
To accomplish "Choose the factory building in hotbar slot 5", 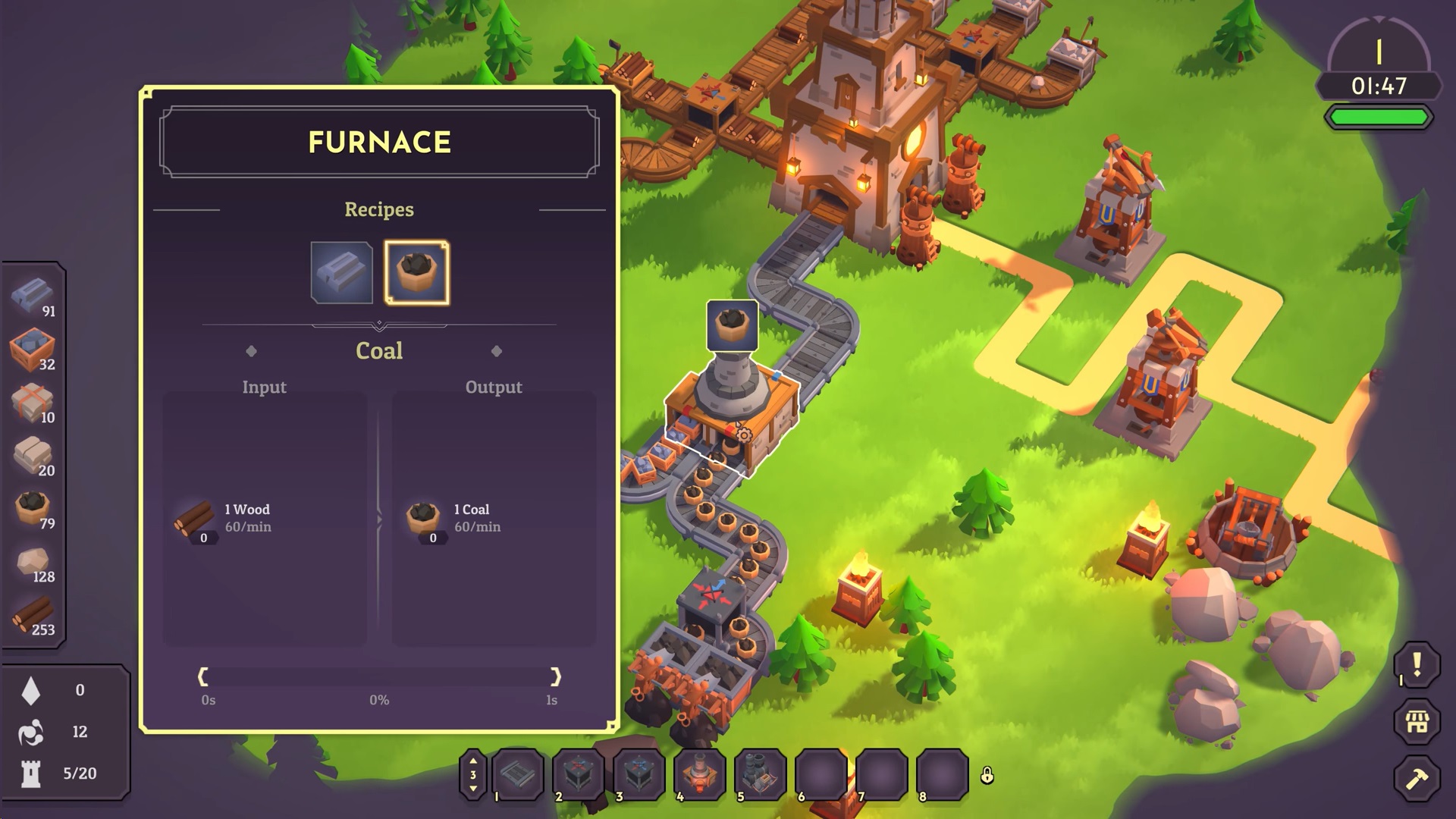I will point(761,774).
